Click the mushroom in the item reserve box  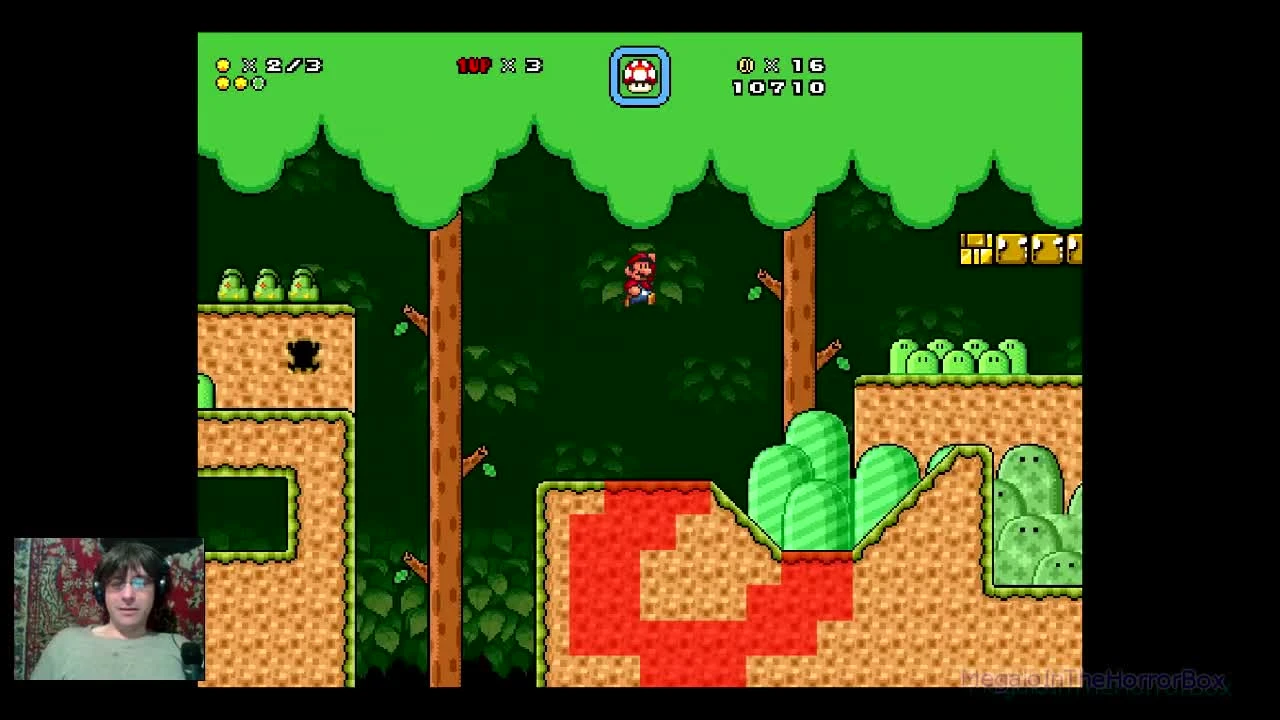click(x=640, y=74)
